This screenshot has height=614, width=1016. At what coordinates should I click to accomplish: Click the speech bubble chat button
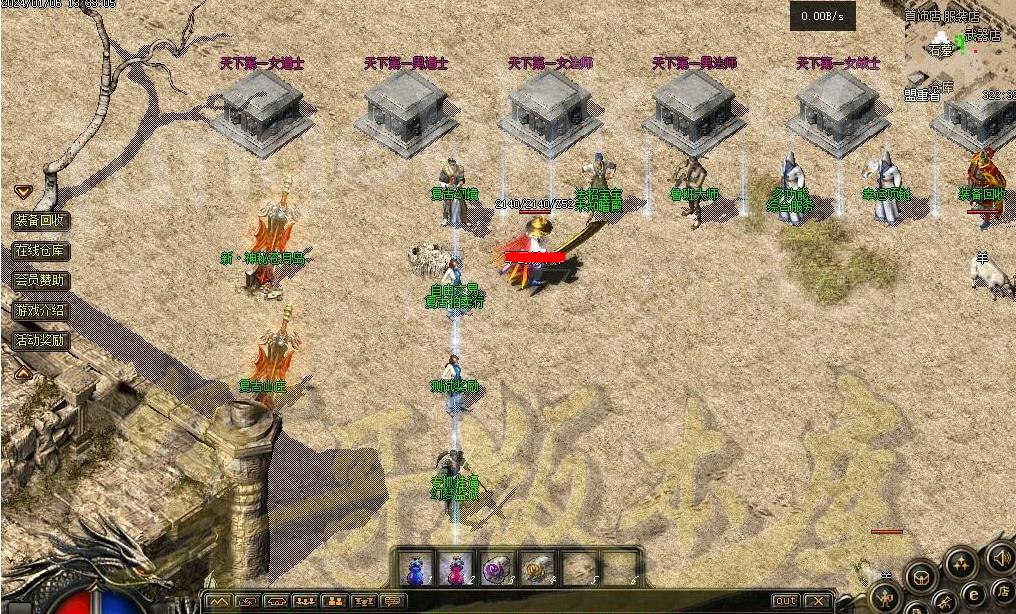tap(394, 601)
